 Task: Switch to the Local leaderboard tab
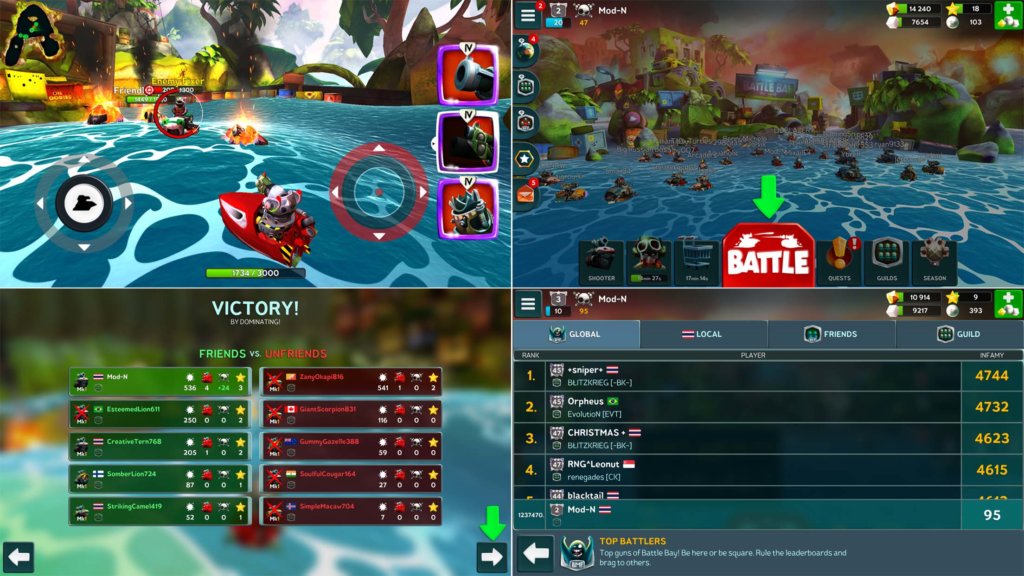703,334
